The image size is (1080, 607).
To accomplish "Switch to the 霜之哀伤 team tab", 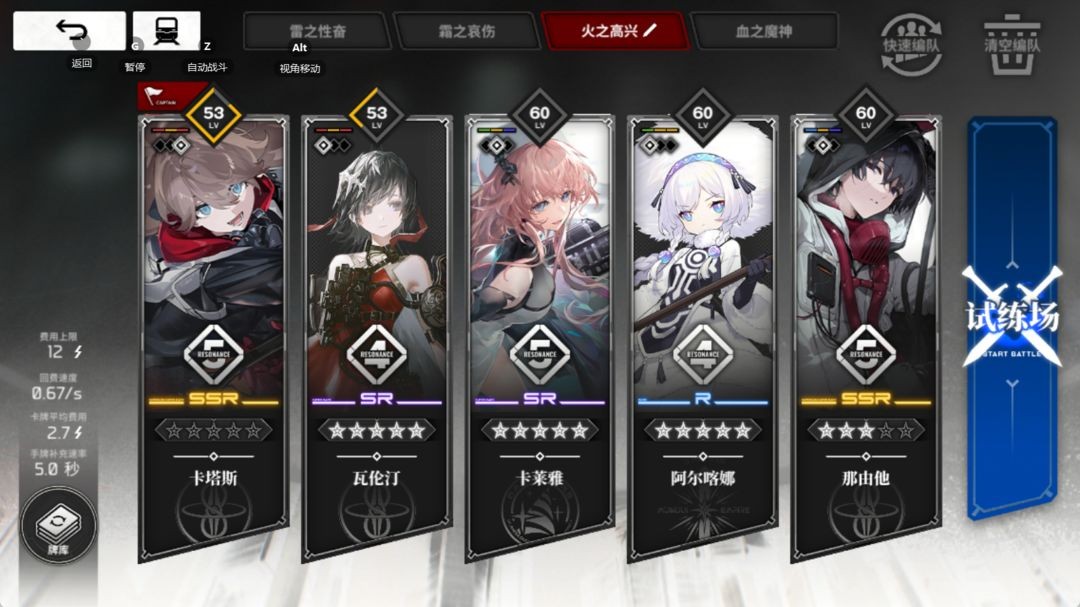I will 465,31.
